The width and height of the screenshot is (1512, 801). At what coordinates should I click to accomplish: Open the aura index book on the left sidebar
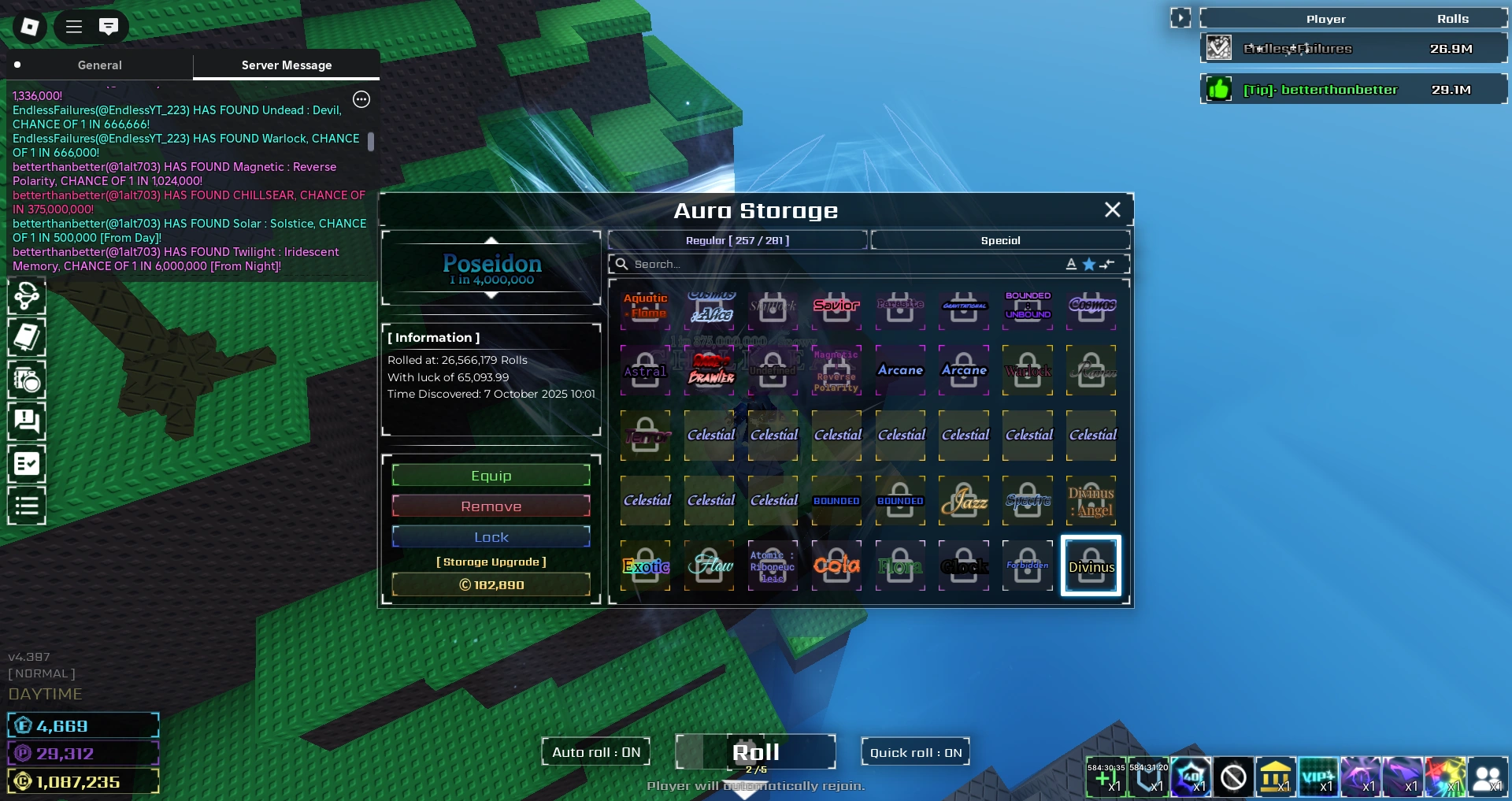click(27, 338)
